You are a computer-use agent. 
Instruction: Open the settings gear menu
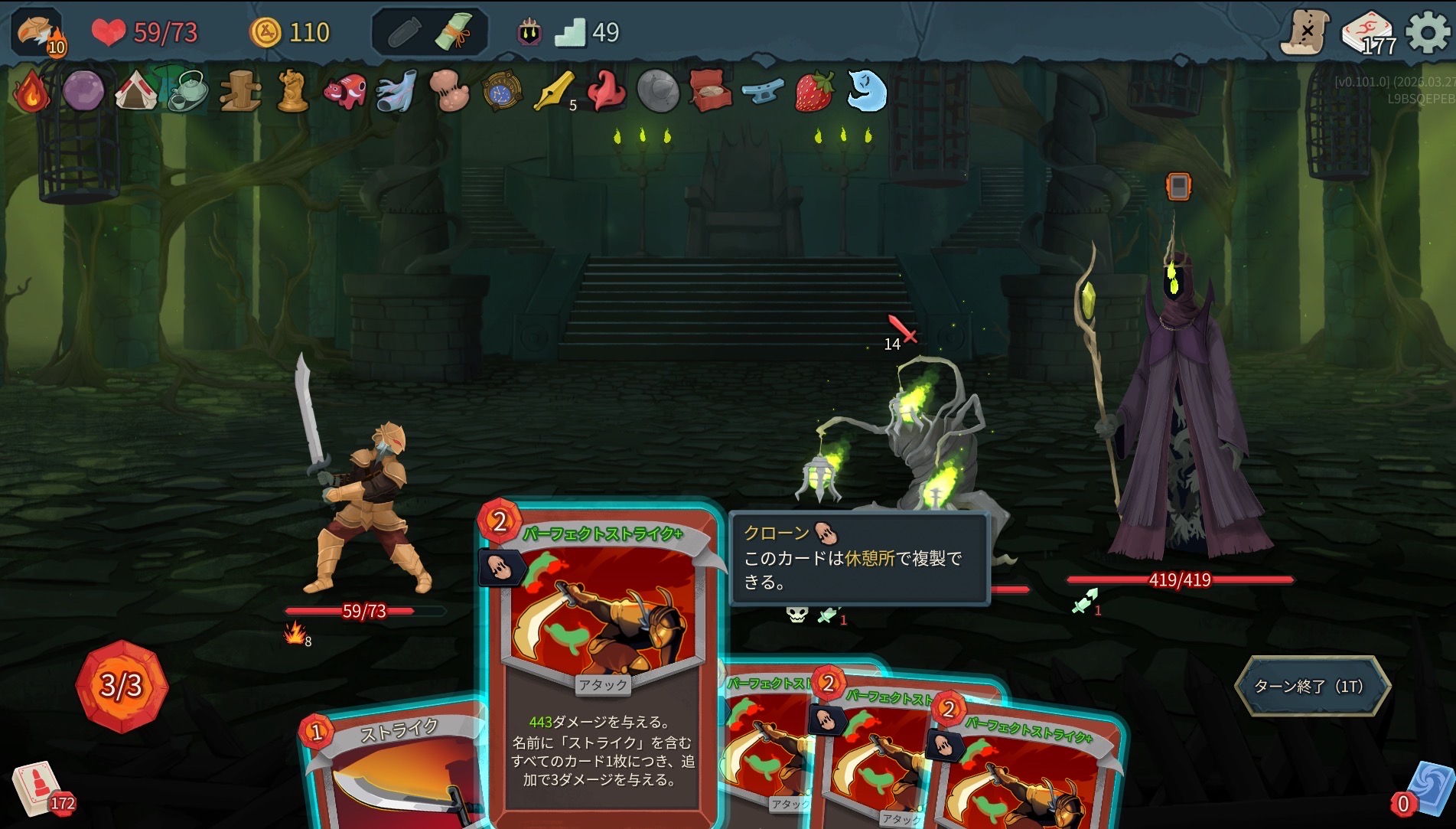(x=1428, y=32)
